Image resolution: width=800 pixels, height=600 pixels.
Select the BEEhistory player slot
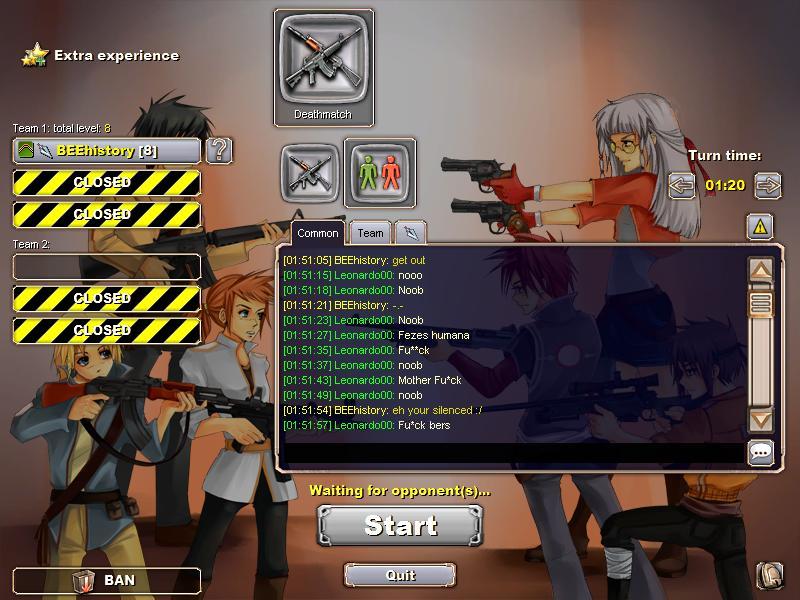(x=106, y=151)
